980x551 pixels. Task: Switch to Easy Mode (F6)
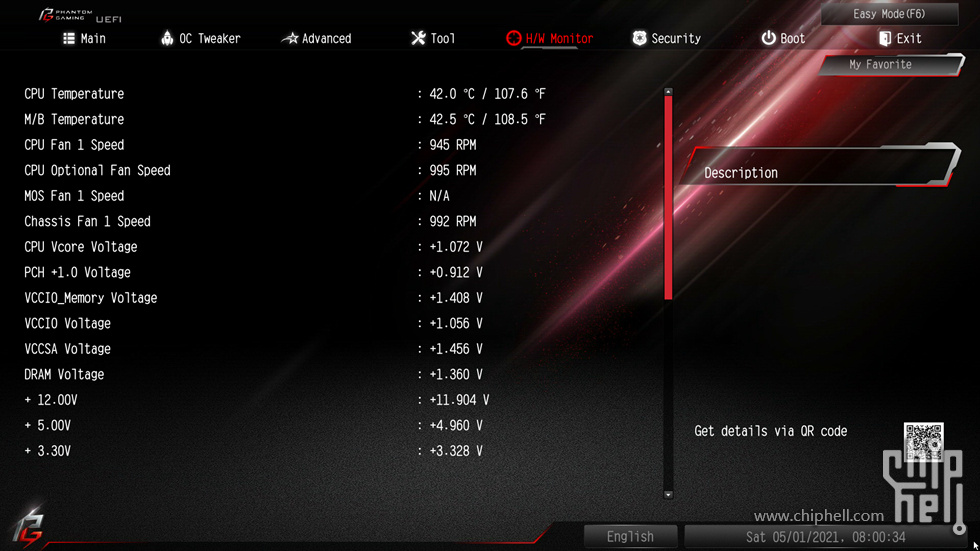tap(889, 14)
